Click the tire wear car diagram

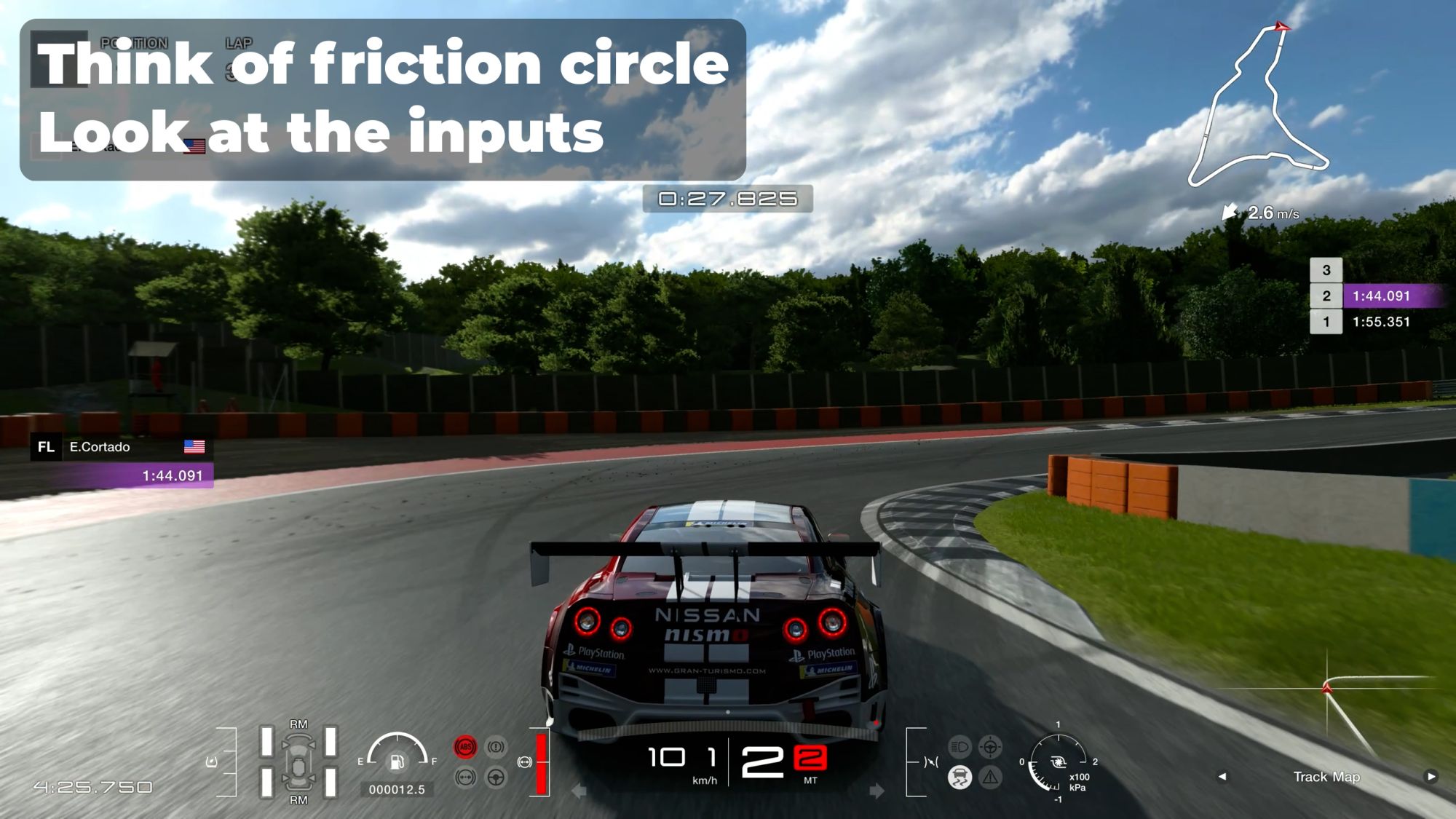[x=298, y=761]
